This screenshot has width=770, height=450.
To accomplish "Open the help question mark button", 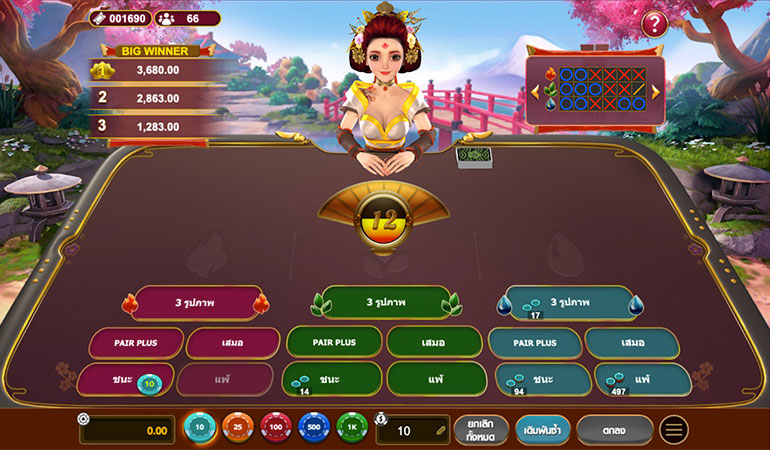I will coord(655,24).
